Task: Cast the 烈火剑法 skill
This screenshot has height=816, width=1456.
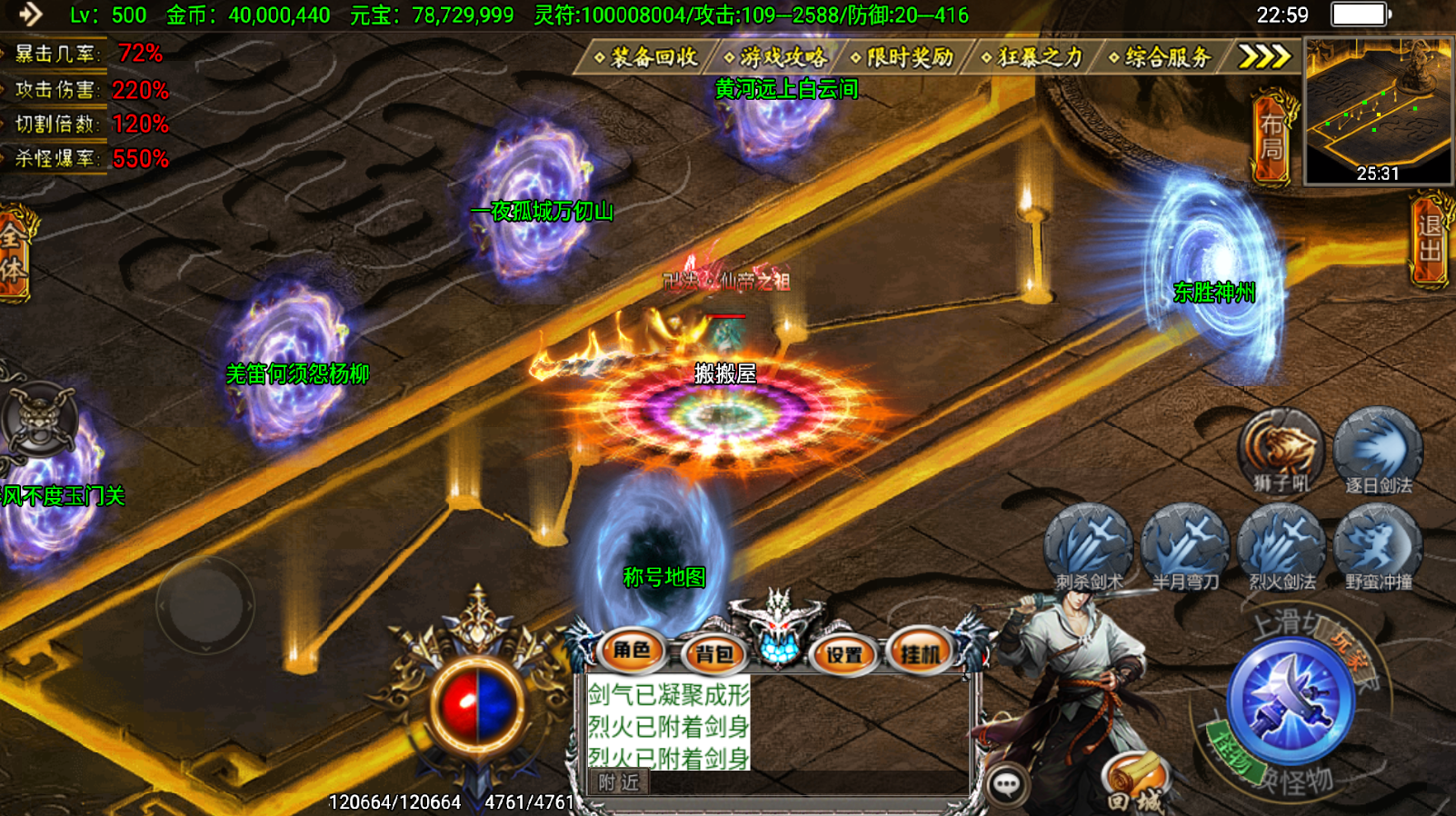Action: pos(1281,547)
